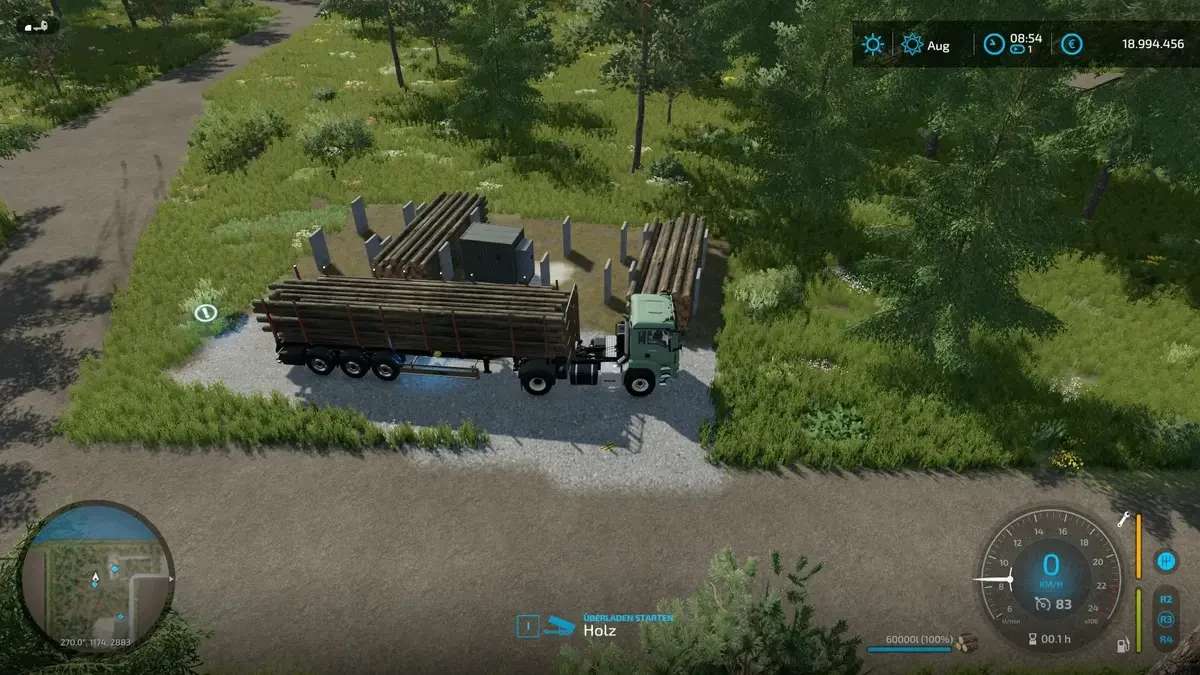The image size is (1200, 675).
Task: Click the sunny weather icon
Action: [874, 45]
